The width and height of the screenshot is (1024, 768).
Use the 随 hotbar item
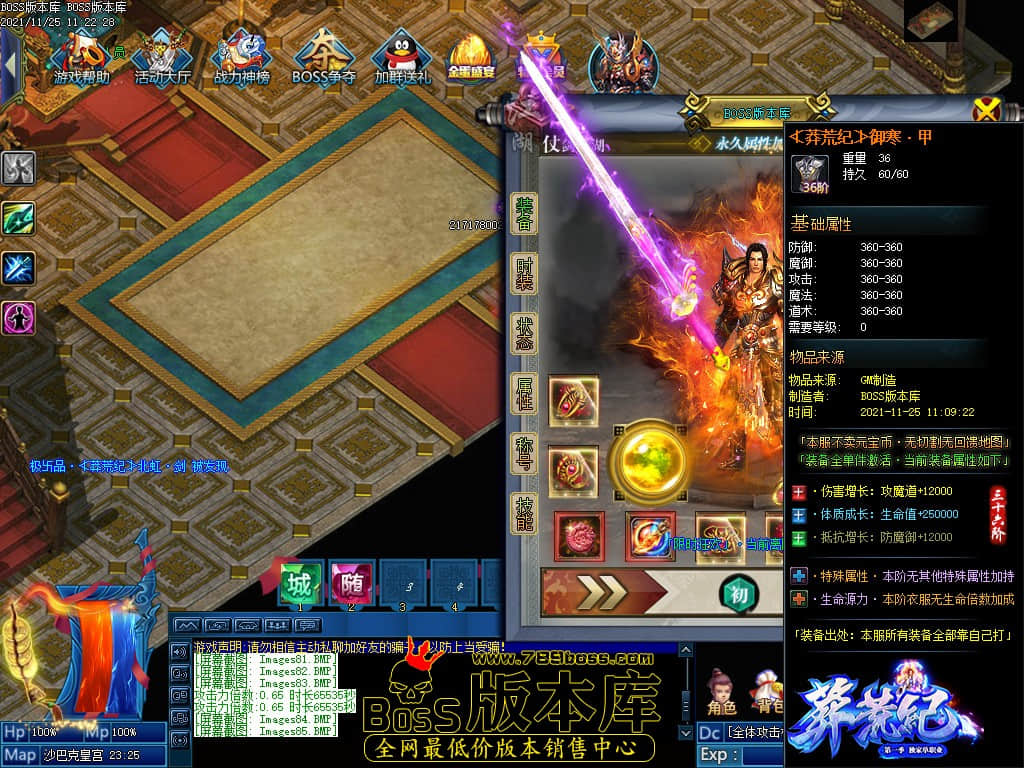[x=351, y=583]
